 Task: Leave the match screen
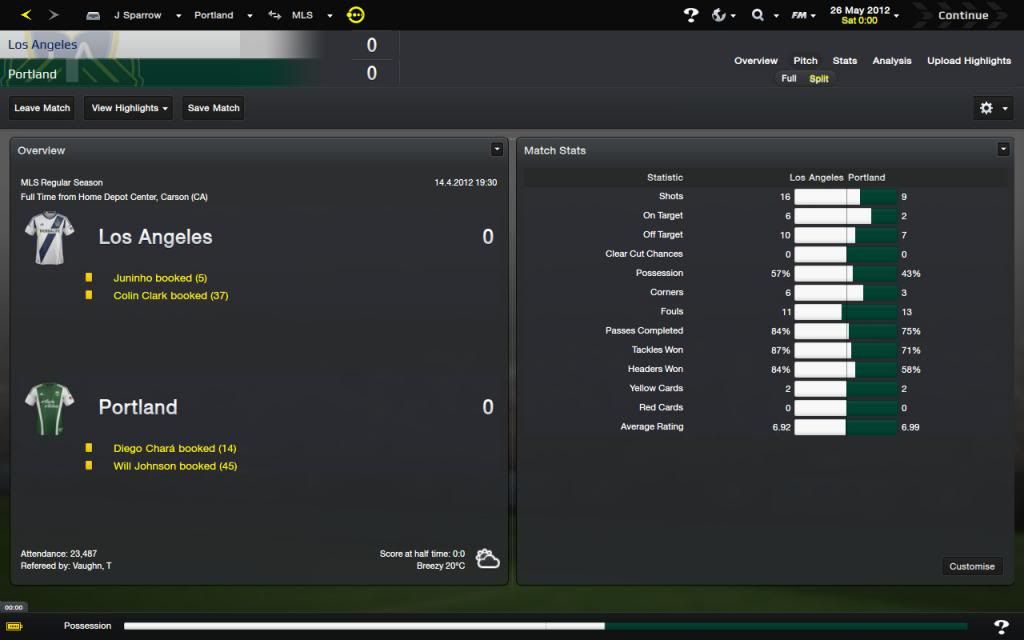tap(42, 108)
